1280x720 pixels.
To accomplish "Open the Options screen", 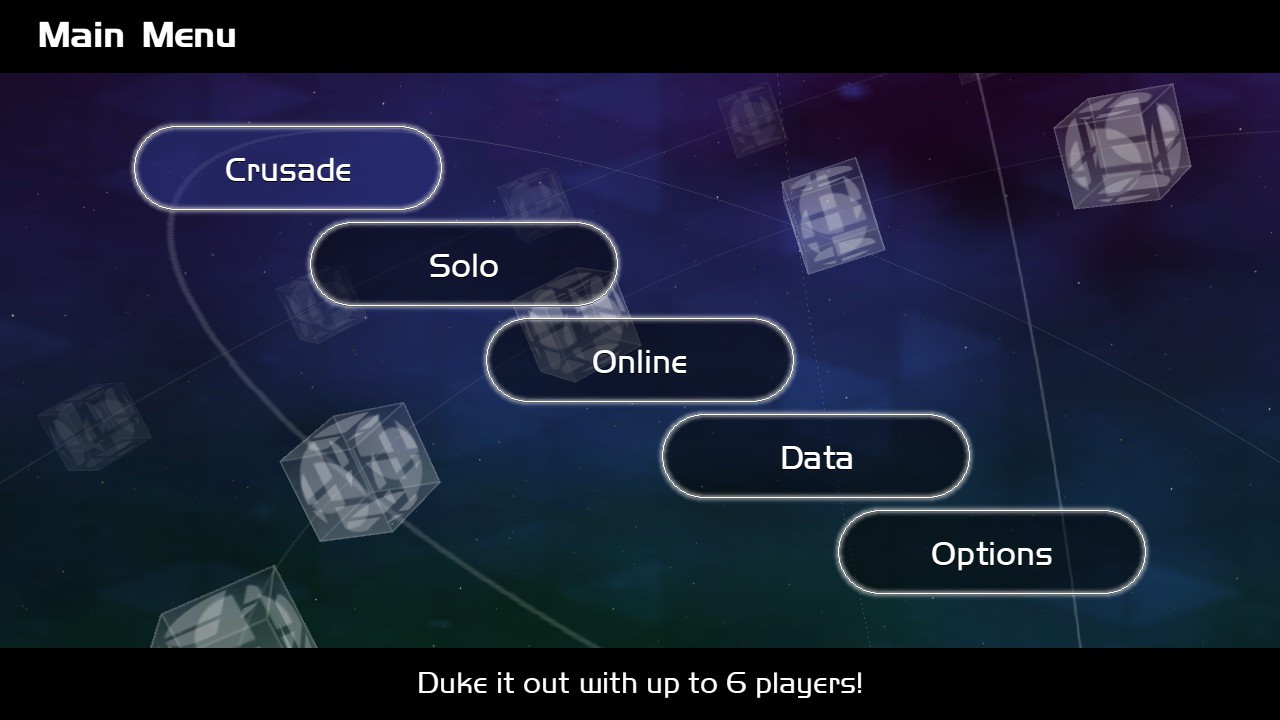I will [991, 551].
